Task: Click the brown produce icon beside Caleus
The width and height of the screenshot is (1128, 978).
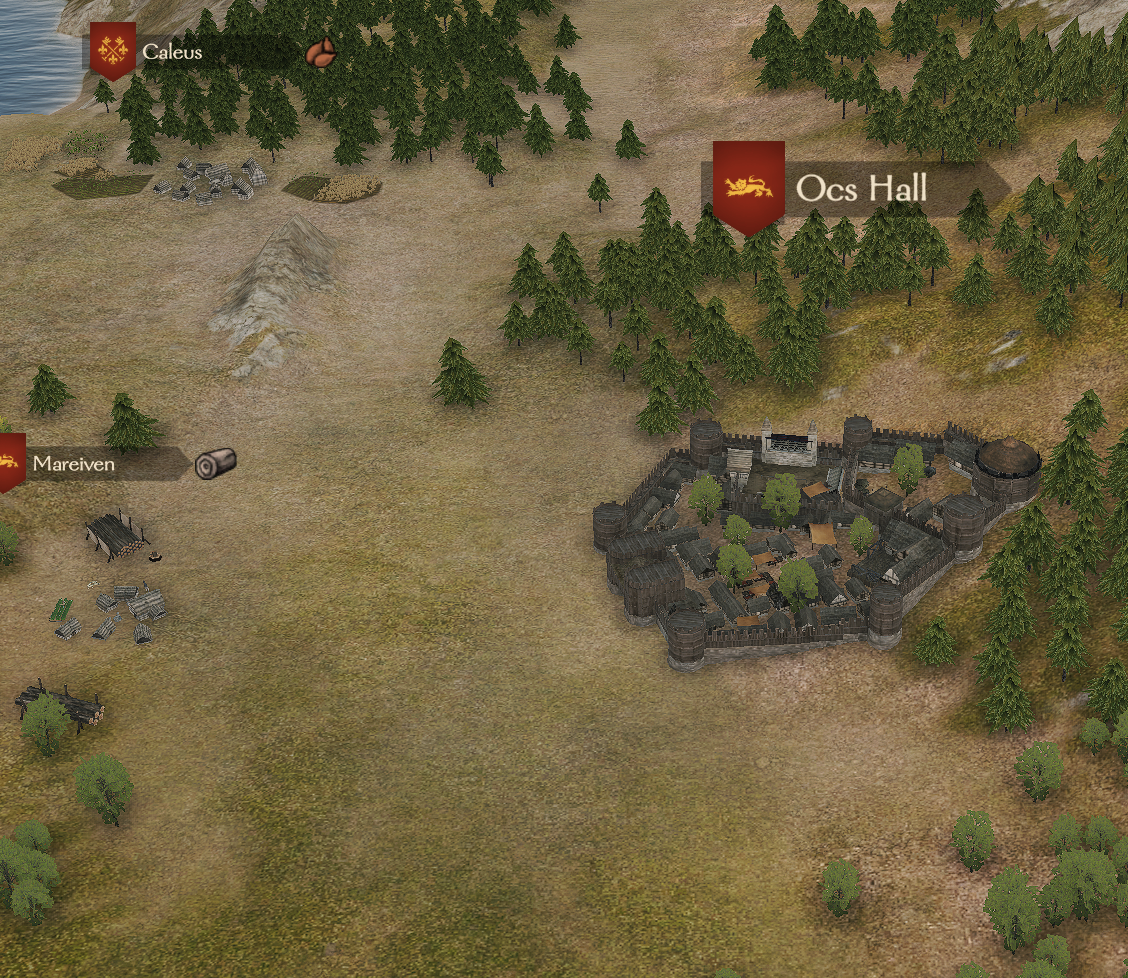Action: (320, 53)
